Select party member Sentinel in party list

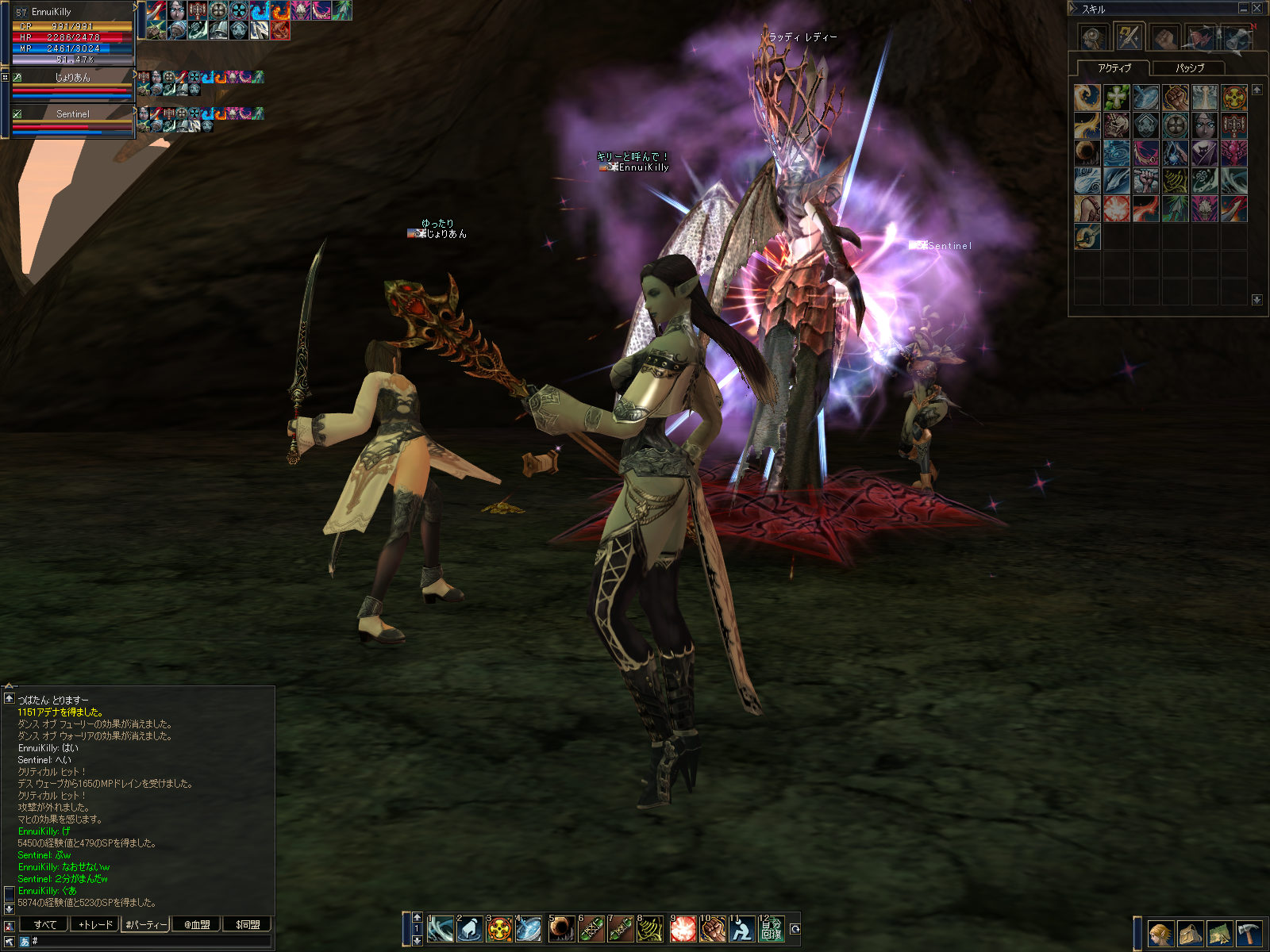72,114
